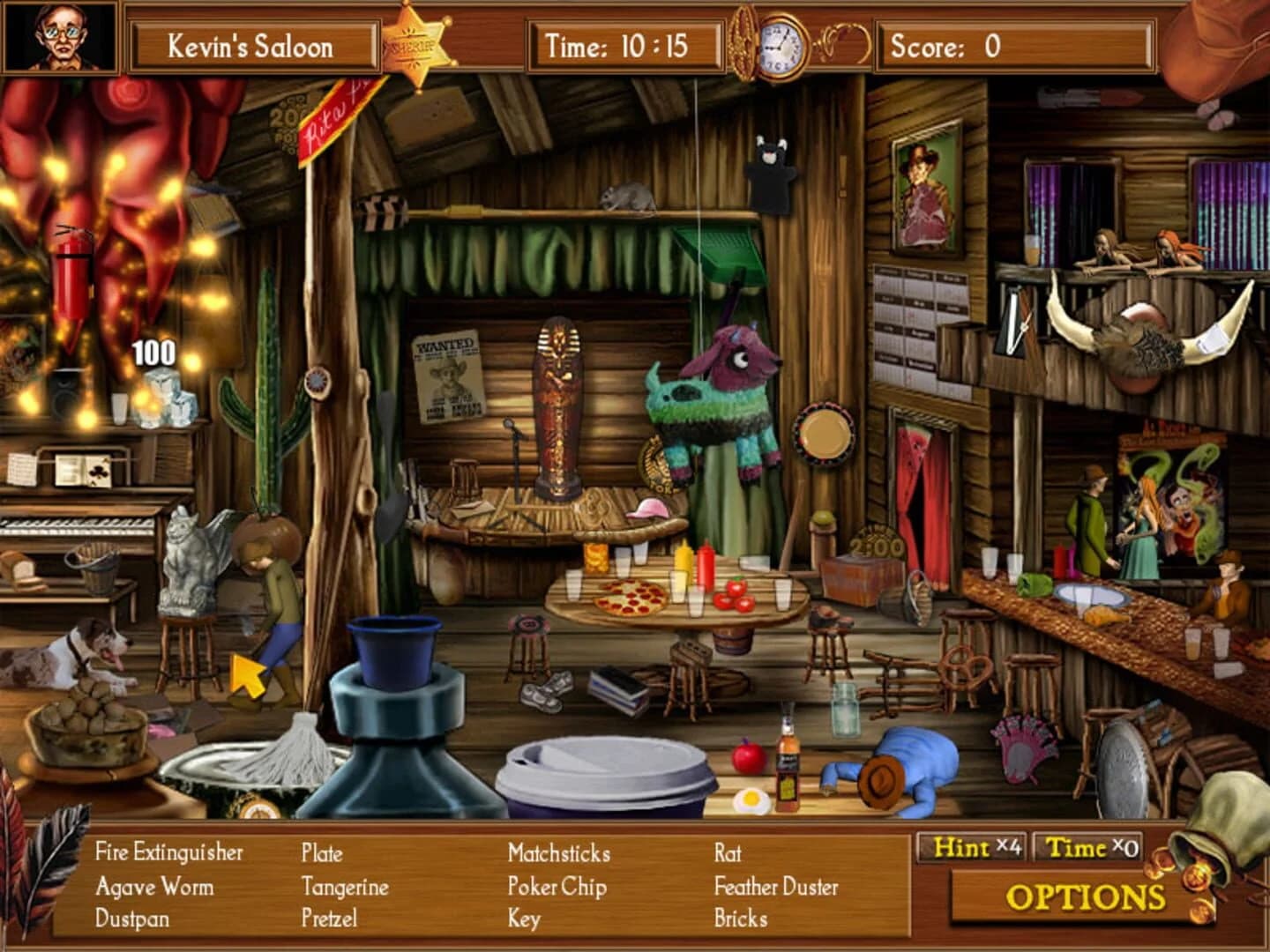1270x952 pixels.
Task: Click the rat on the ceiling beam
Action: (x=627, y=199)
